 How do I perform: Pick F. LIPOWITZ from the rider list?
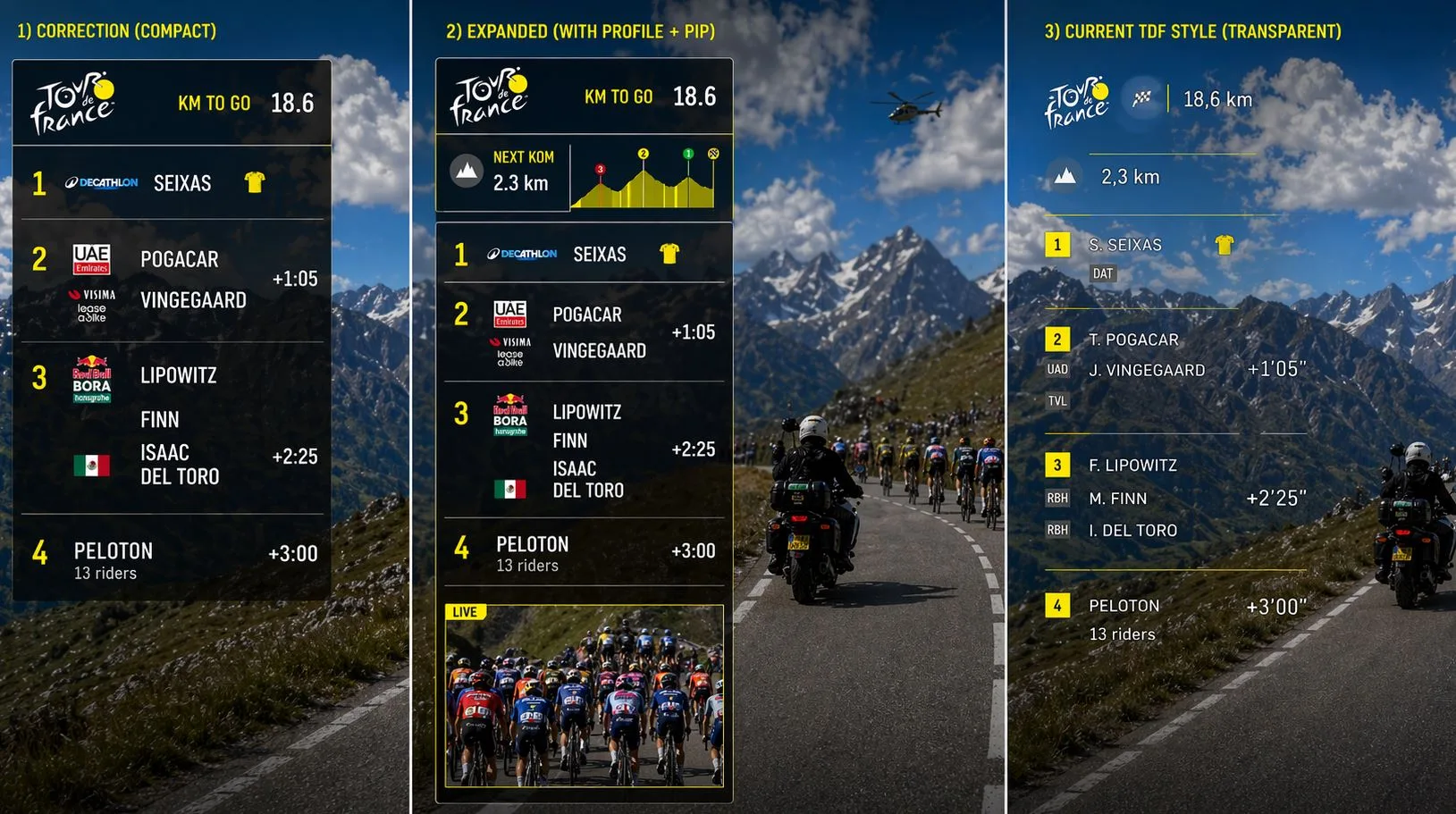point(1132,466)
